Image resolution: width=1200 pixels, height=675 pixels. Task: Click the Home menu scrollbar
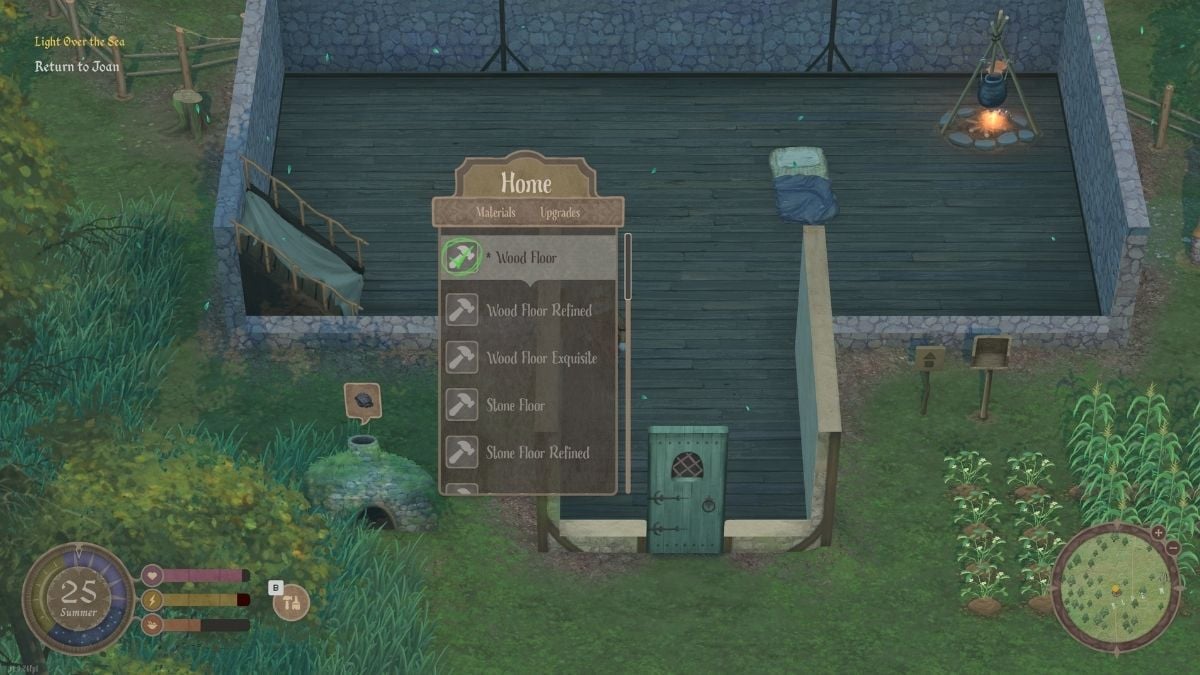[628, 266]
